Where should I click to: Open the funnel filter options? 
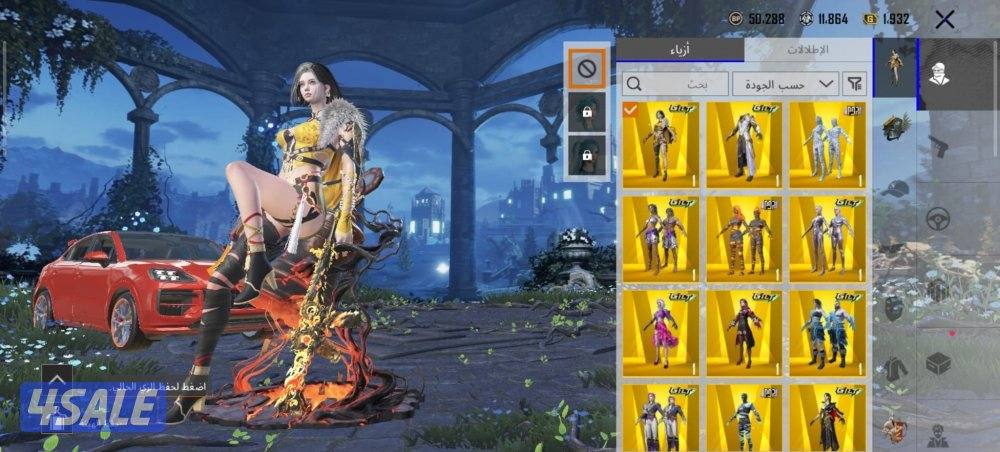click(855, 84)
